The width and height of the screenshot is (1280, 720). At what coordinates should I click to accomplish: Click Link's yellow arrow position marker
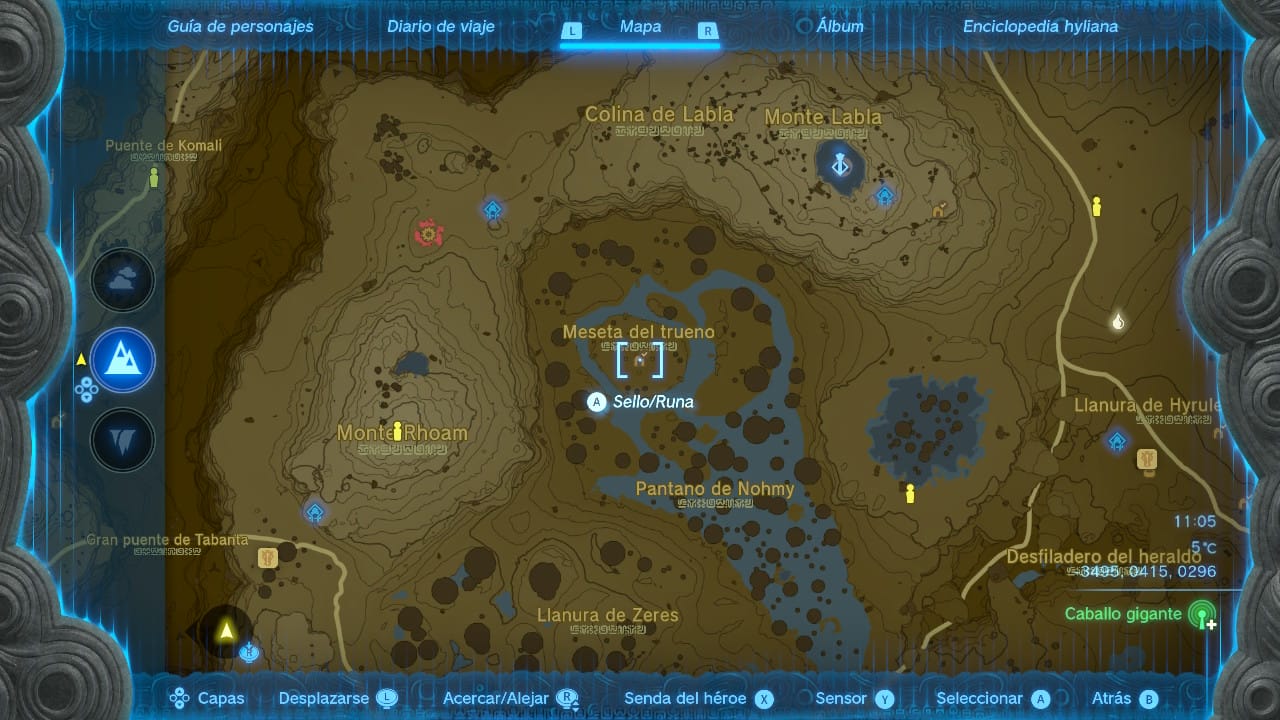pyautogui.click(x=226, y=631)
